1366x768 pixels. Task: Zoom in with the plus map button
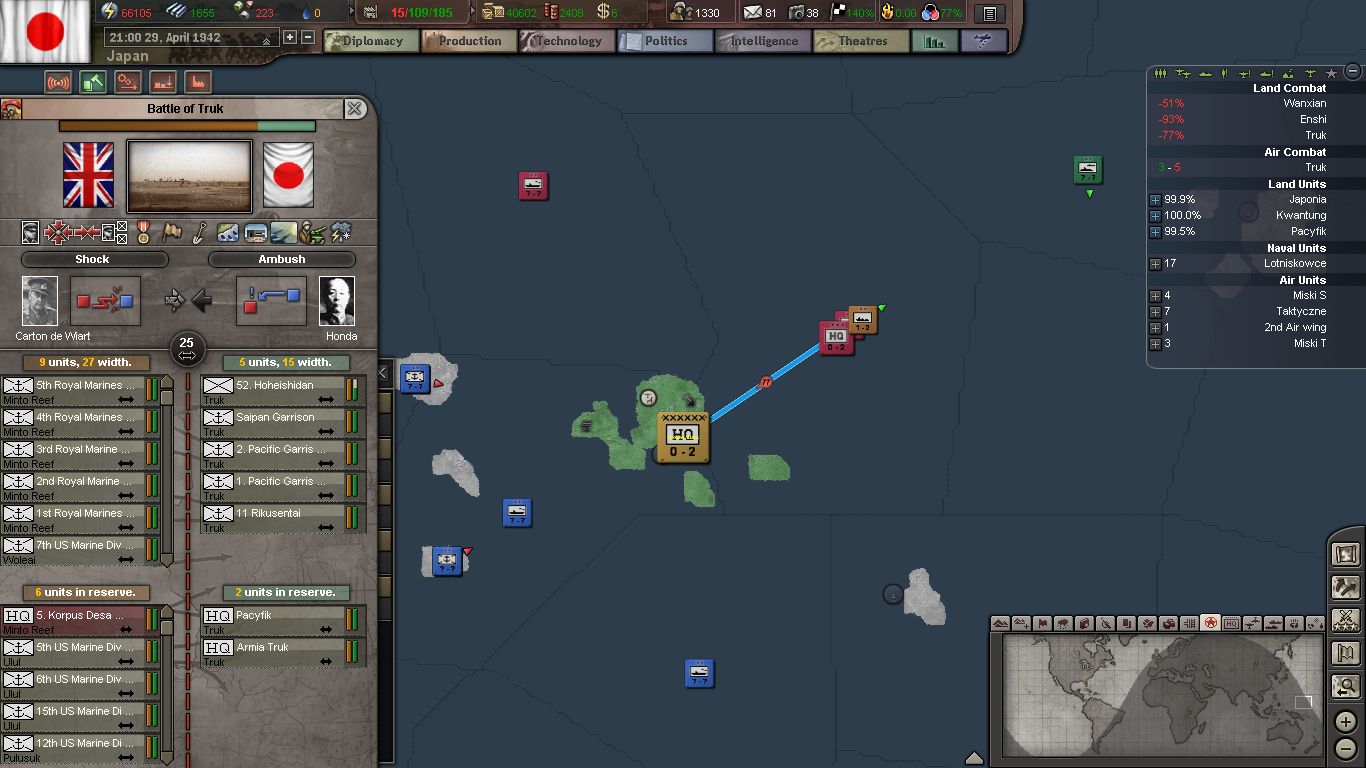pos(1346,721)
